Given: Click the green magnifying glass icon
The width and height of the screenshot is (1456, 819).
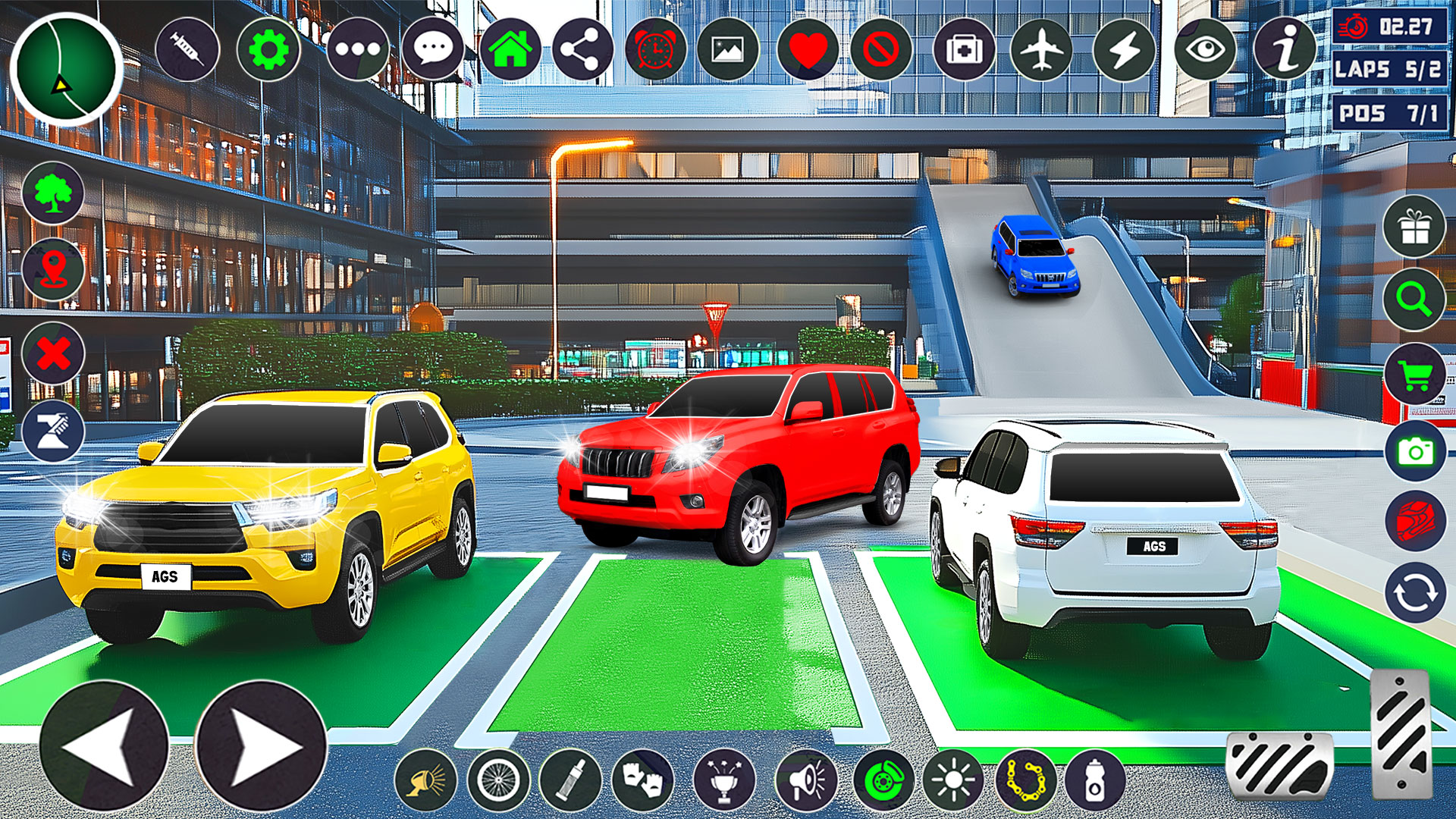Looking at the screenshot, I should pos(1414,300).
